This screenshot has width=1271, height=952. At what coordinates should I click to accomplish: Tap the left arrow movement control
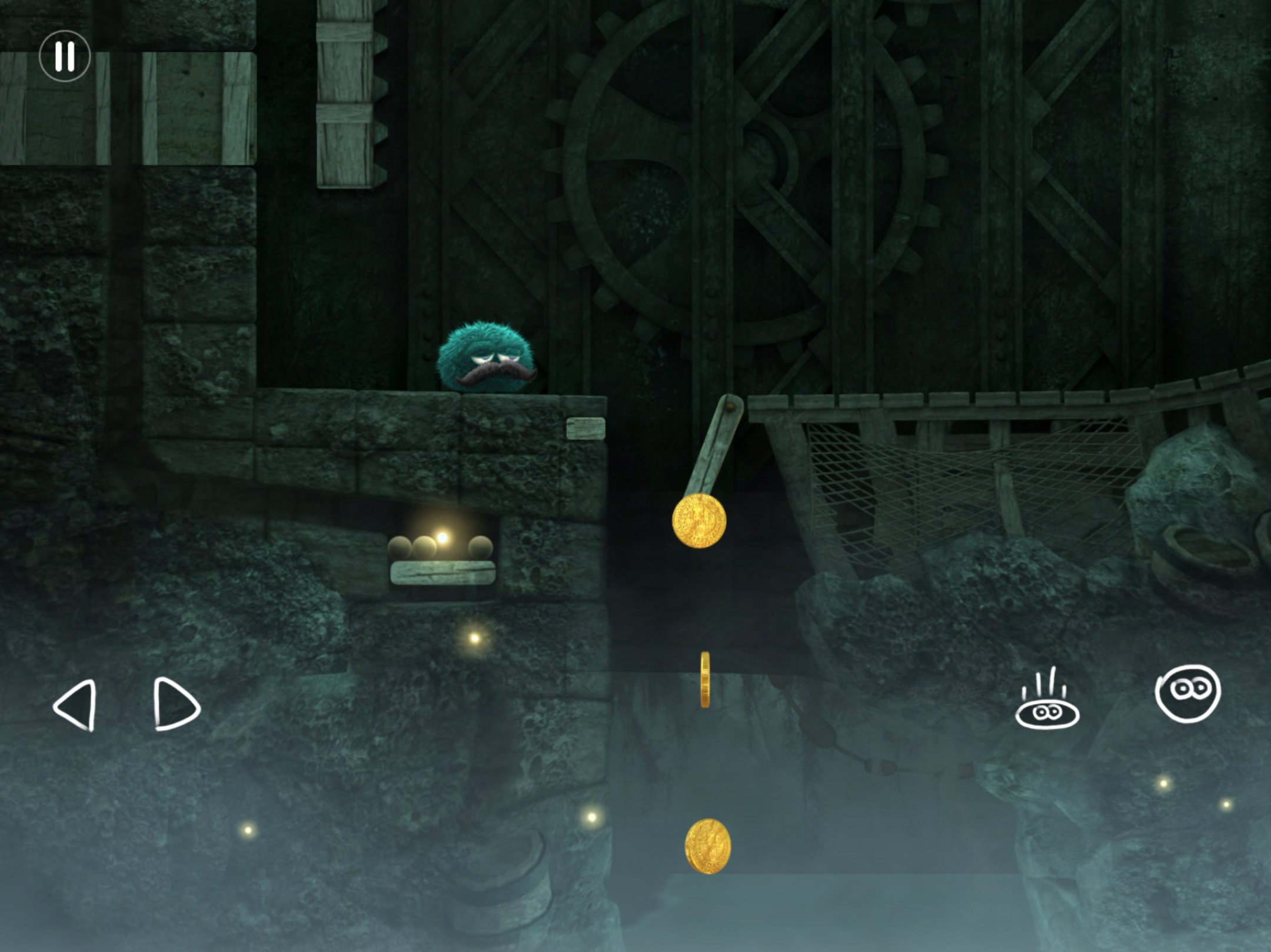(76, 705)
